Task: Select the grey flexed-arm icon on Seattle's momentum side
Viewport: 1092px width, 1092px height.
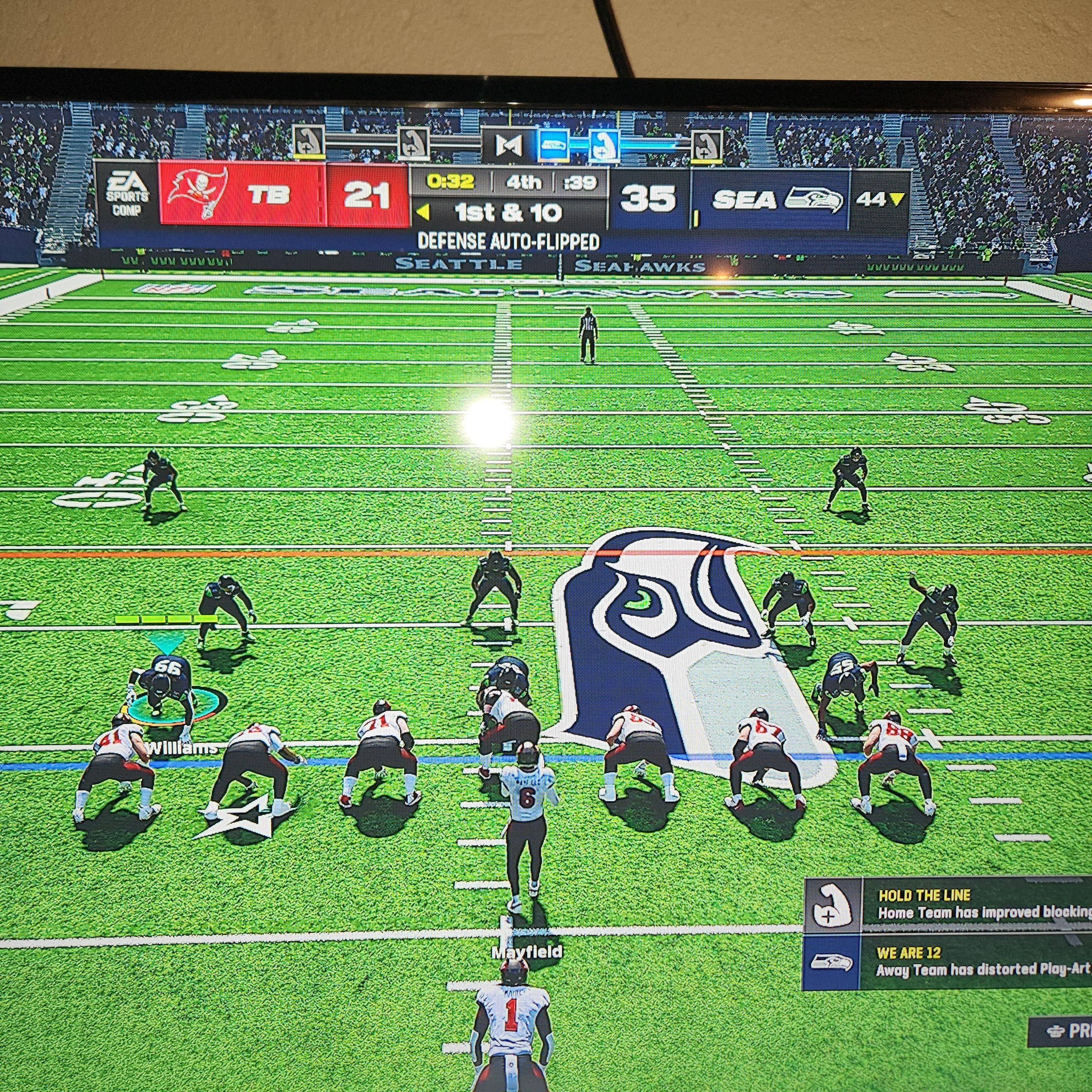Action: point(707,146)
